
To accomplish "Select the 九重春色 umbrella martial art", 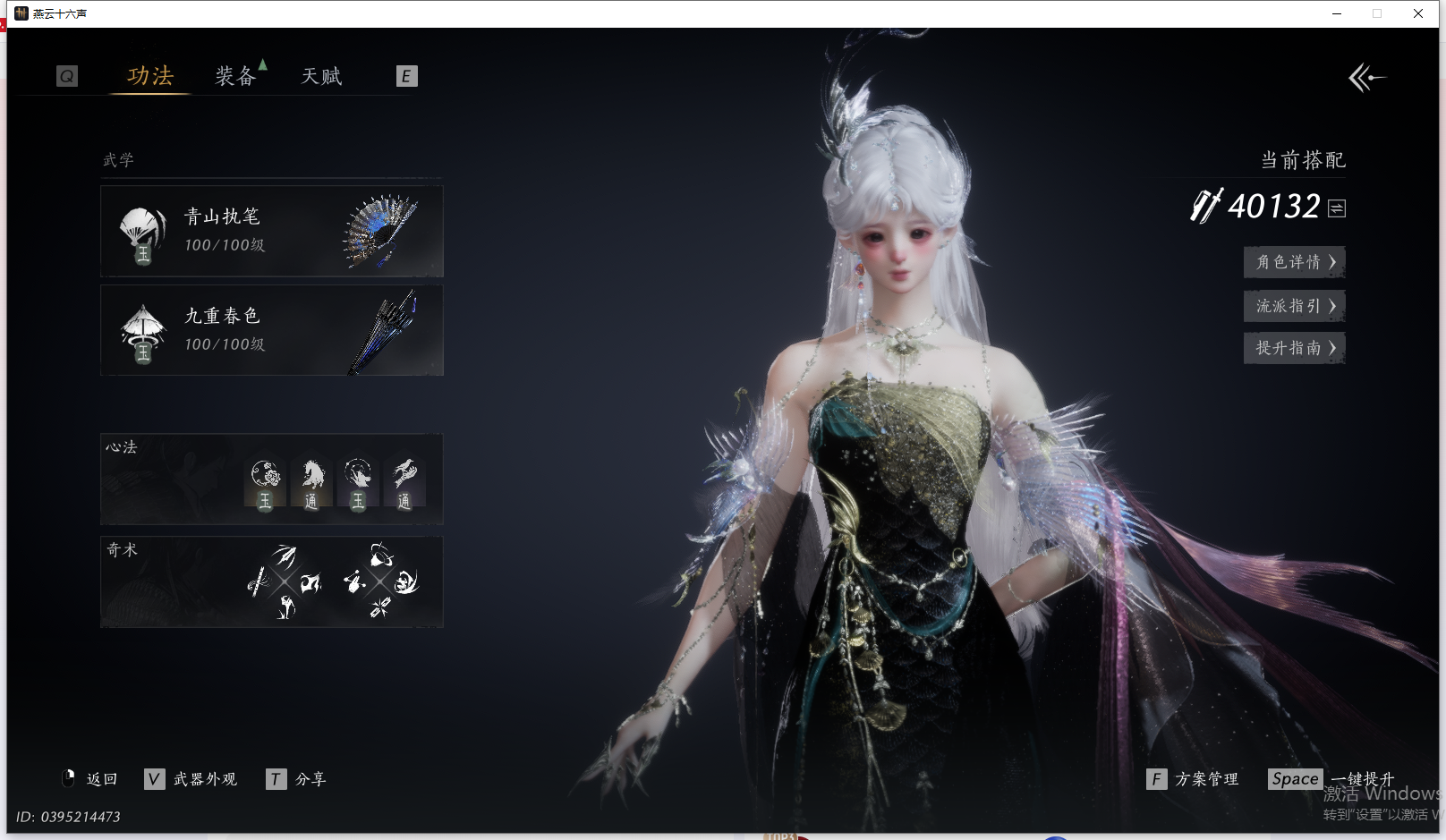I will (271, 330).
